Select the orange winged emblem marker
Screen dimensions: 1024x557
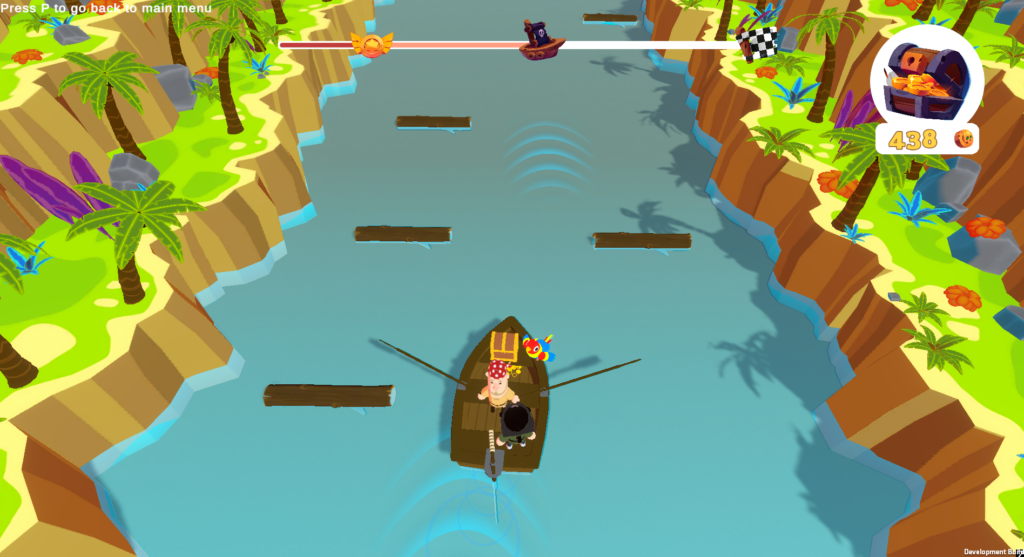point(372,44)
